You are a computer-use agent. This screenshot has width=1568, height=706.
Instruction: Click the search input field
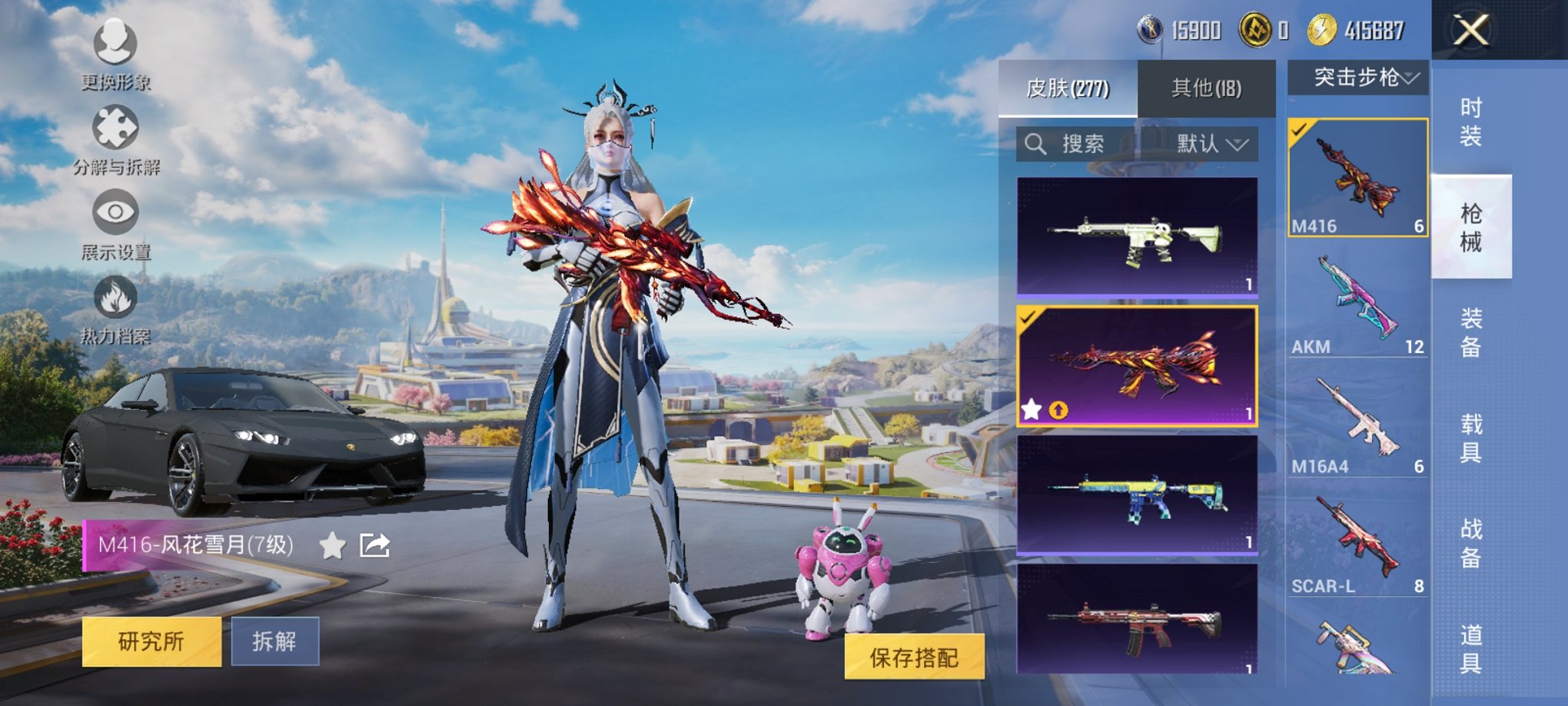click(x=1091, y=145)
